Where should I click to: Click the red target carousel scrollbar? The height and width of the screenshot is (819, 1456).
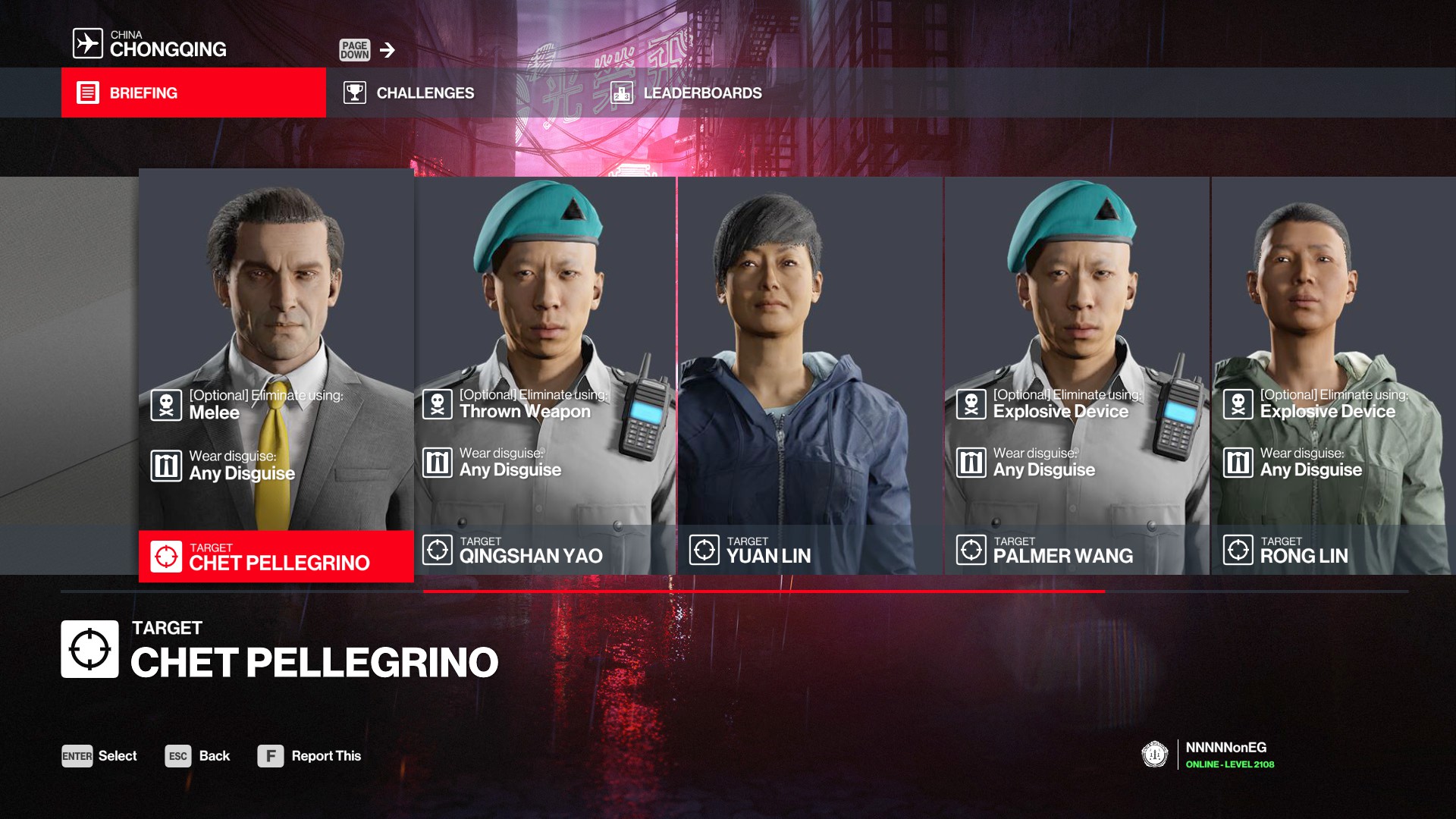[764, 591]
